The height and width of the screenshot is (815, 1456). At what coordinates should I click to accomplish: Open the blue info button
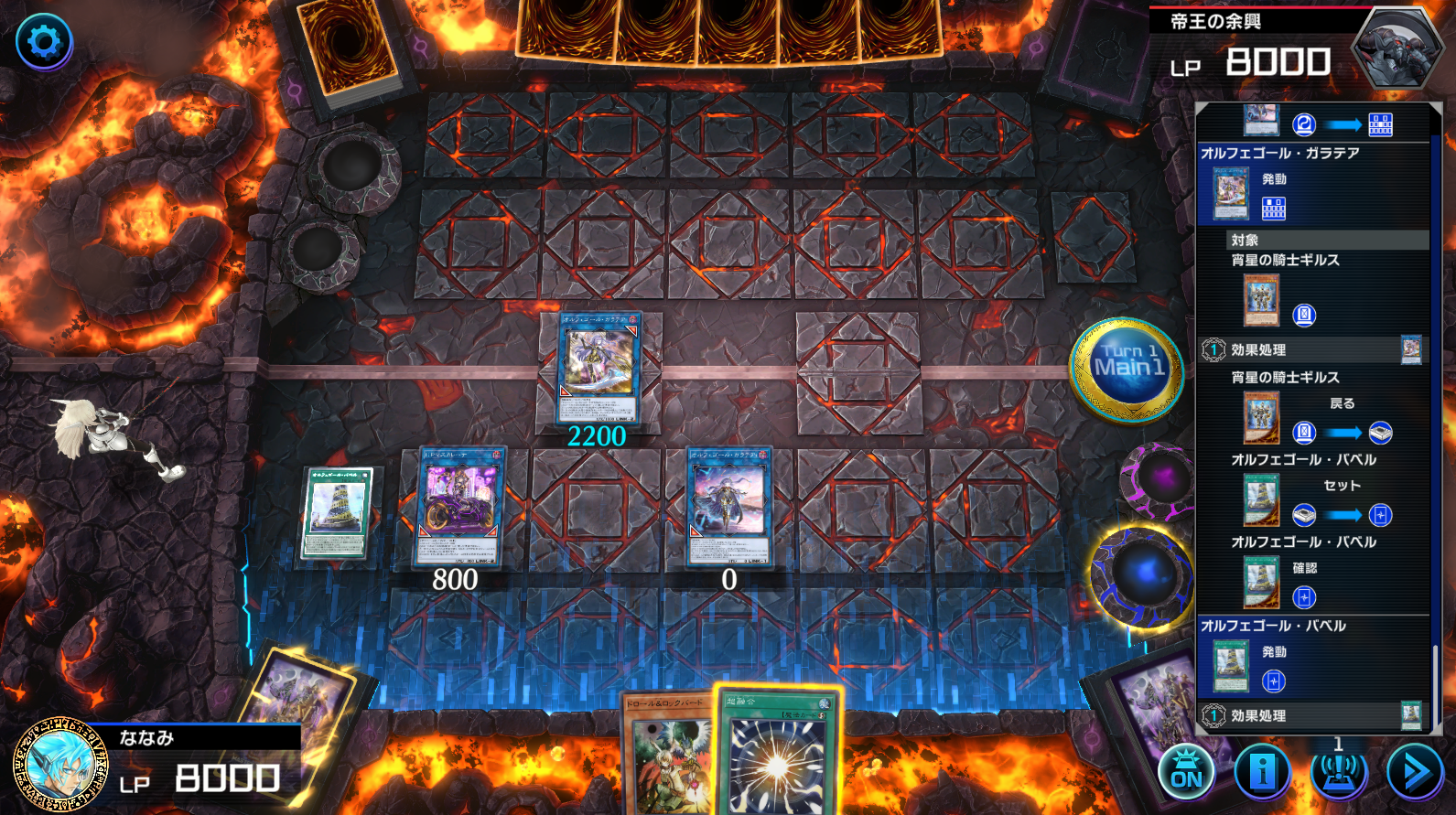[x=1263, y=773]
